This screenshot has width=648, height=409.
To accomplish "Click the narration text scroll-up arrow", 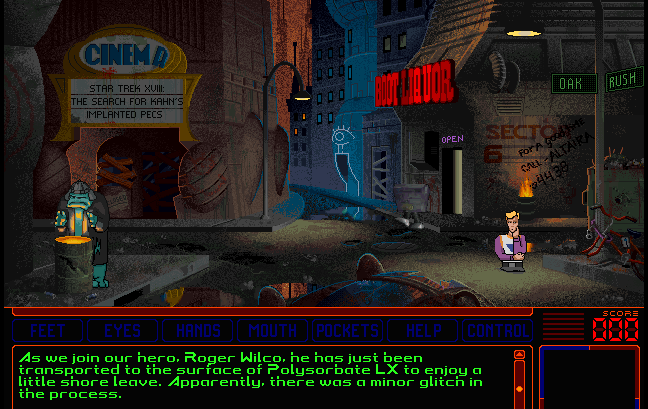I will click(x=519, y=355).
